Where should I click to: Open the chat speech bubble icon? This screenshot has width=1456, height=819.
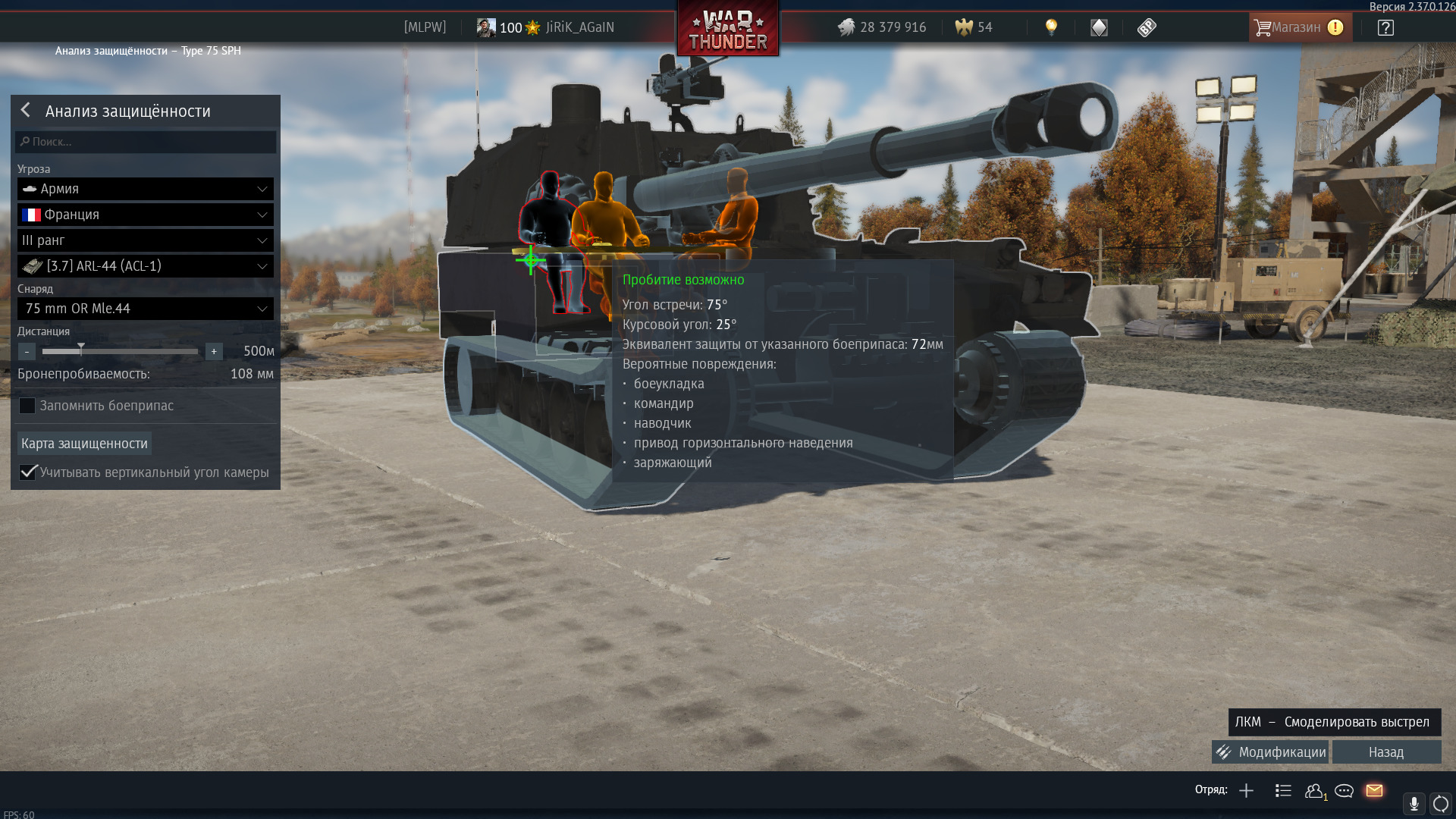[1344, 791]
